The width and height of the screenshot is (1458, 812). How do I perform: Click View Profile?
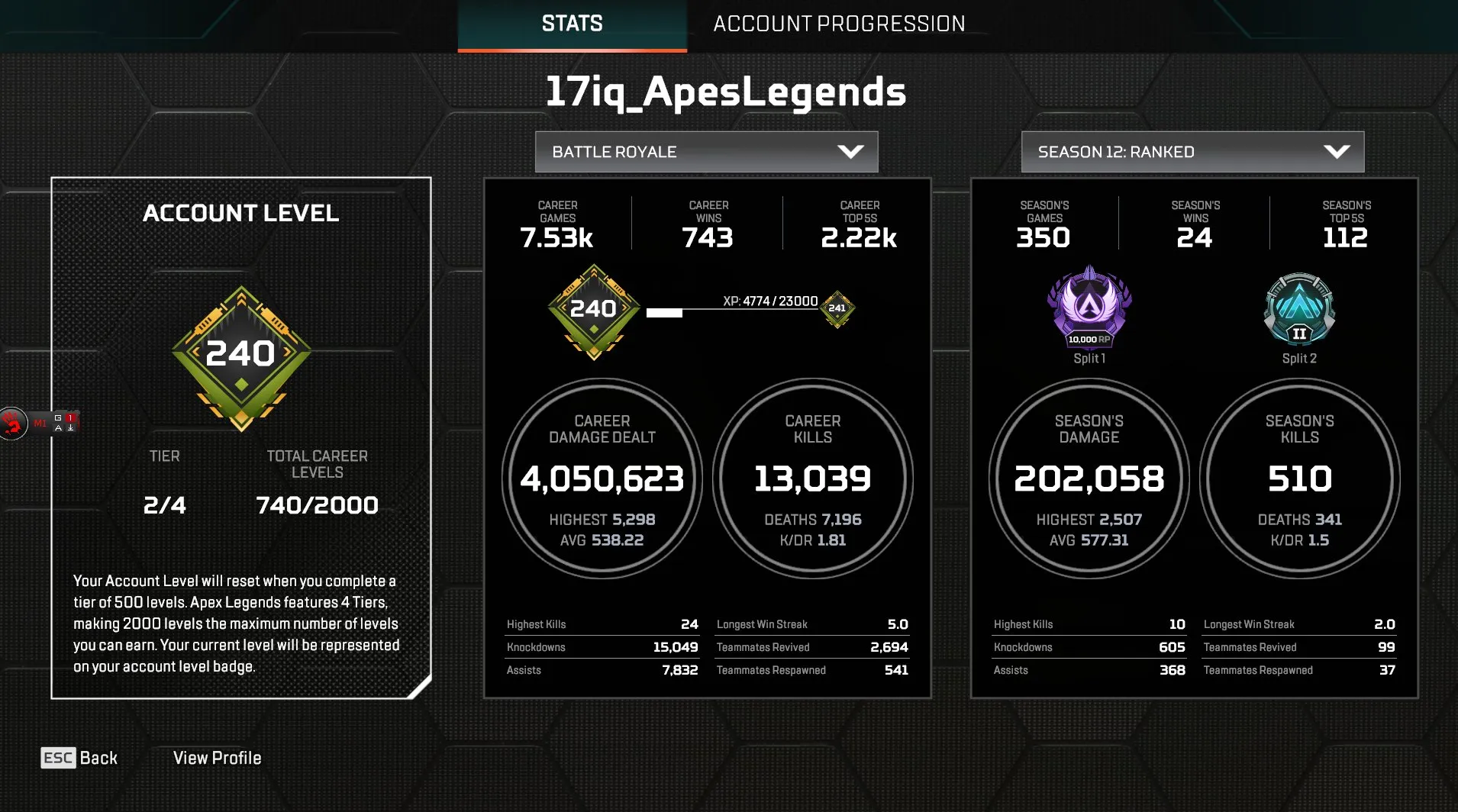(x=216, y=757)
